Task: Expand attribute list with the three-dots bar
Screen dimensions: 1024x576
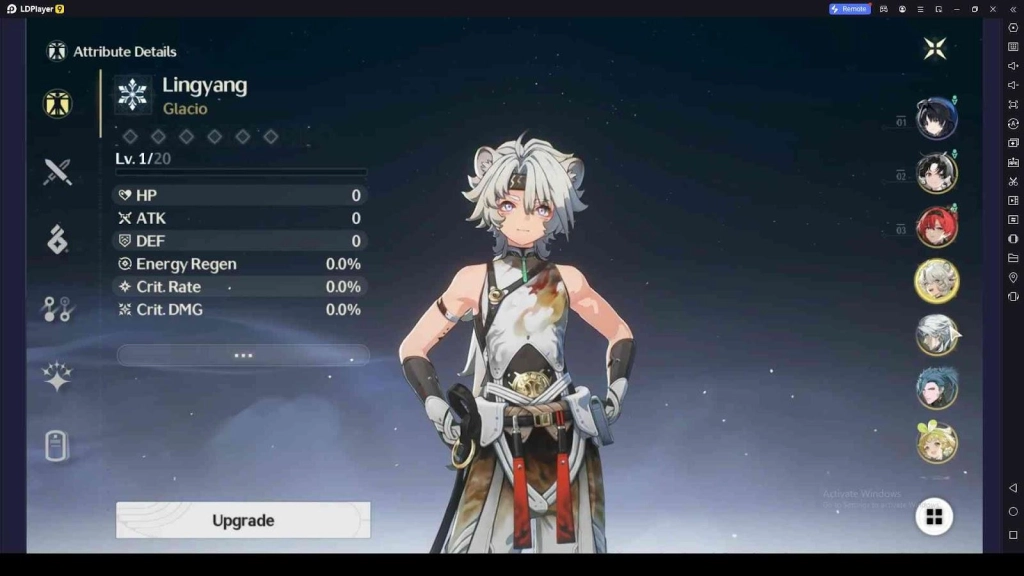Action: pyautogui.click(x=243, y=355)
